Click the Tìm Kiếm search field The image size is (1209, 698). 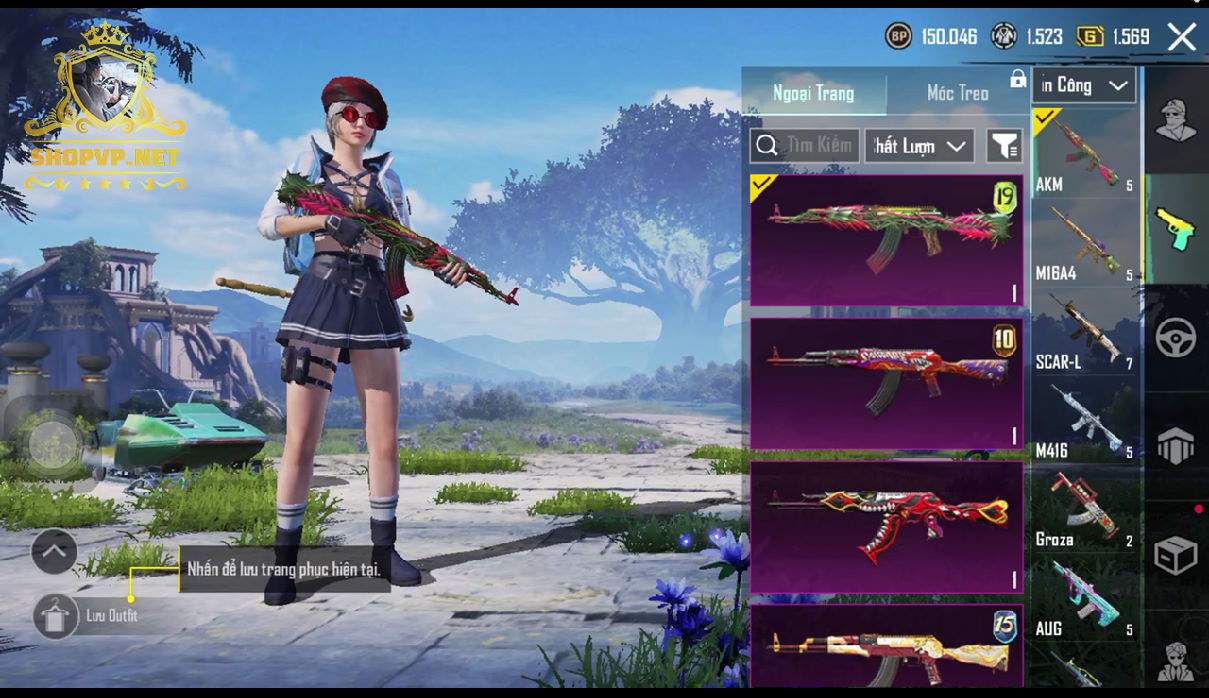(x=805, y=146)
